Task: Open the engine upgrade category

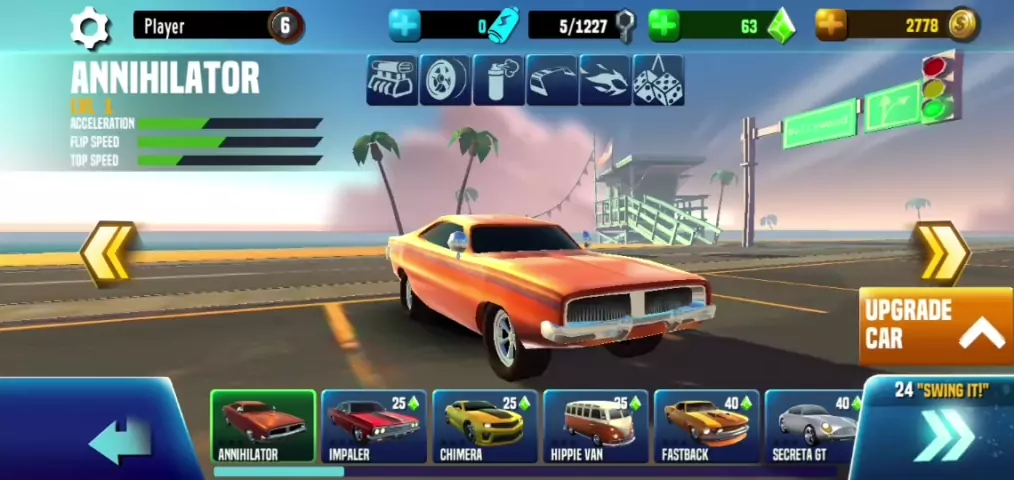Action: point(391,80)
